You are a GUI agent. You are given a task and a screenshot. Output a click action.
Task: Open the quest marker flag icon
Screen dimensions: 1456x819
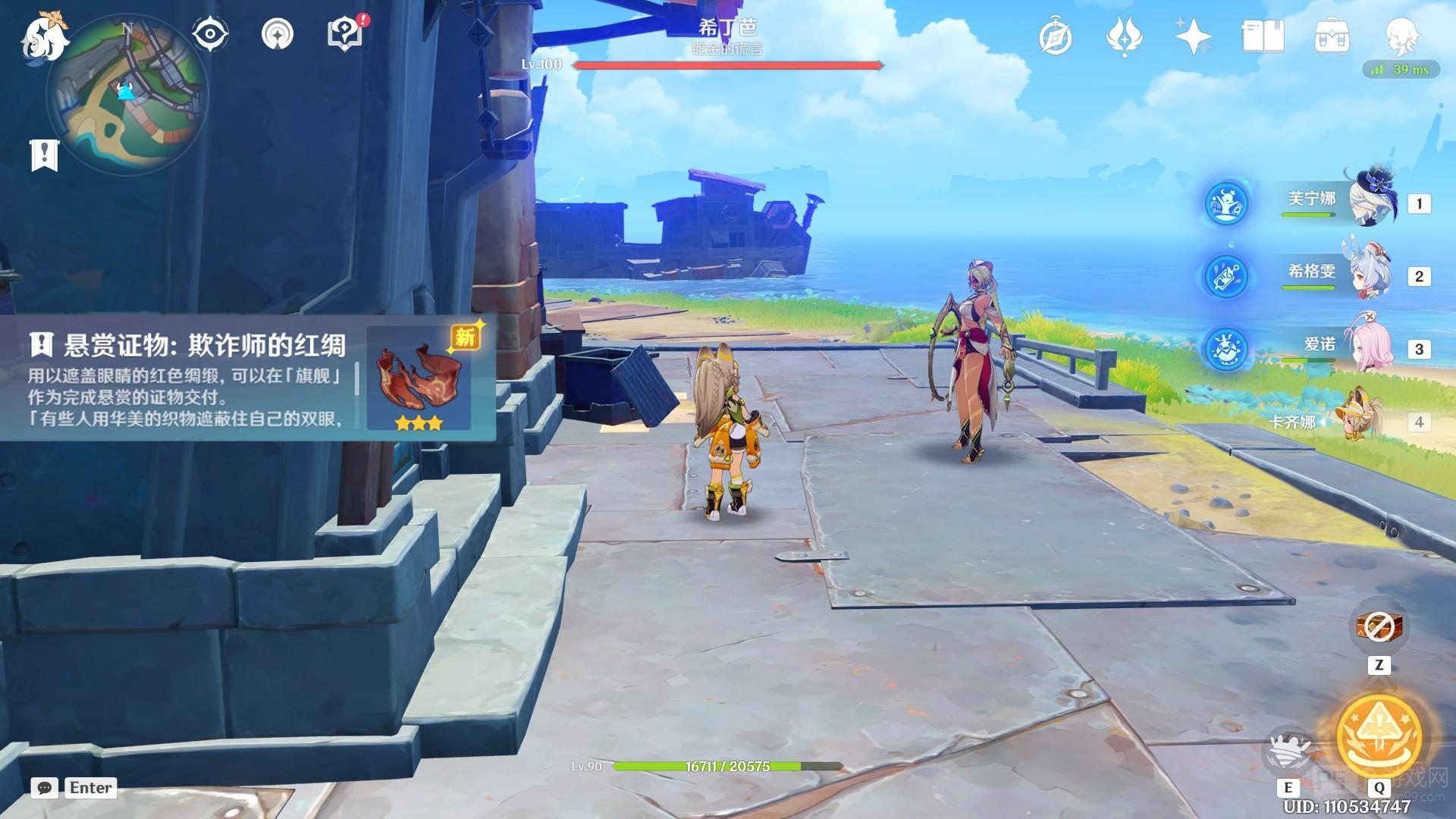44,155
